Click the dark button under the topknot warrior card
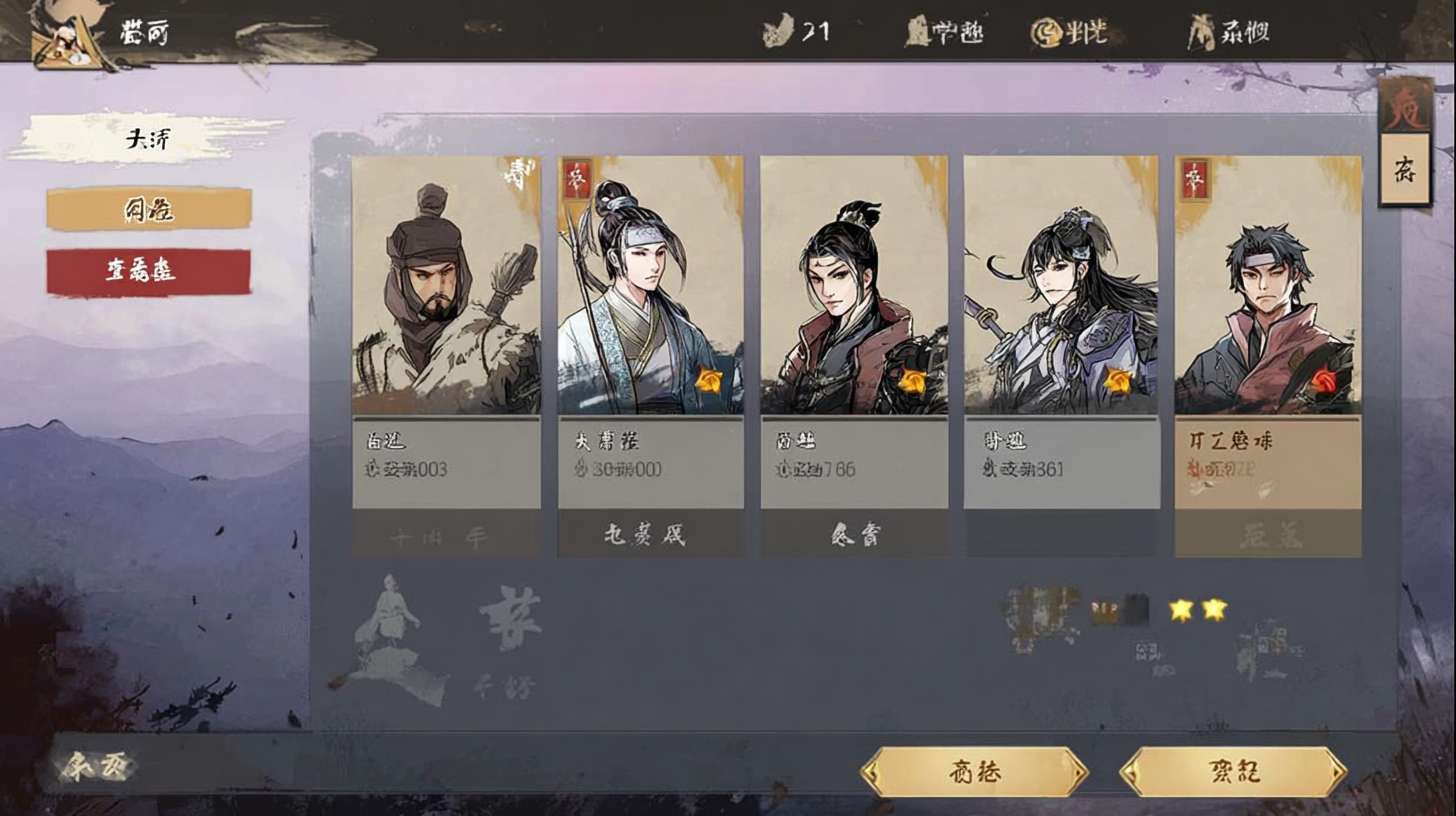The width and height of the screenshot is (1456, 816). [854, 534]
